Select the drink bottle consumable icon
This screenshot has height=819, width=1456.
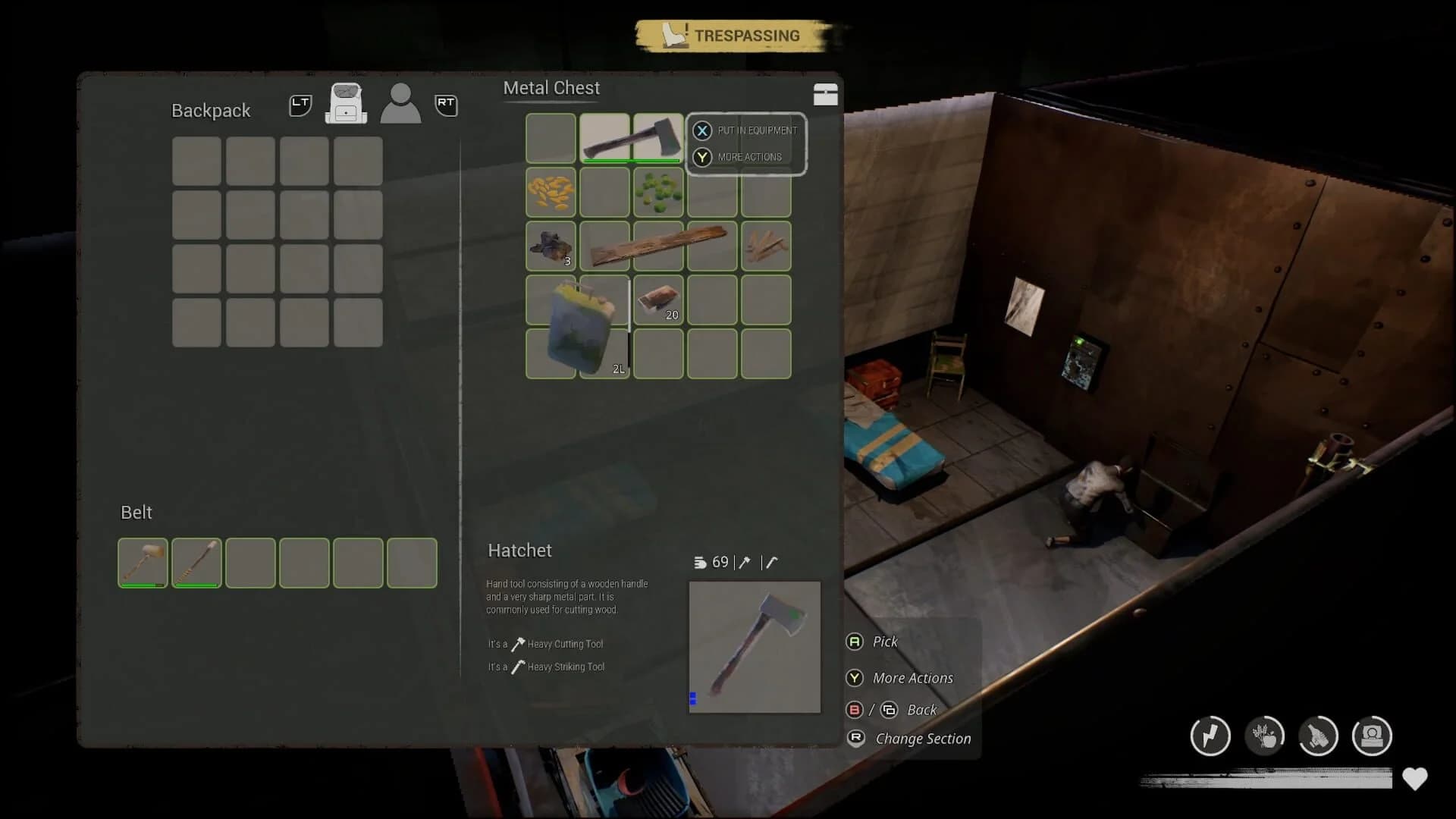tap(1320, 736)
